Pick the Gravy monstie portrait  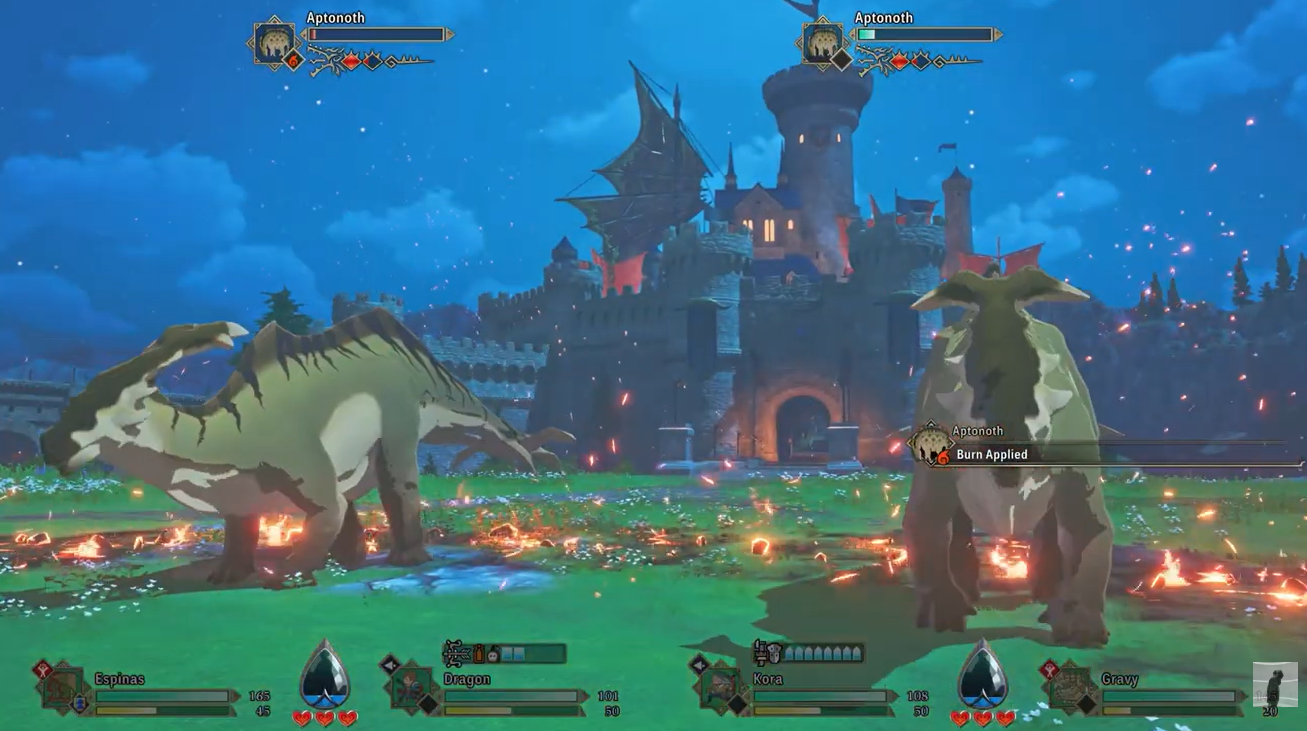coord(1069,687)
